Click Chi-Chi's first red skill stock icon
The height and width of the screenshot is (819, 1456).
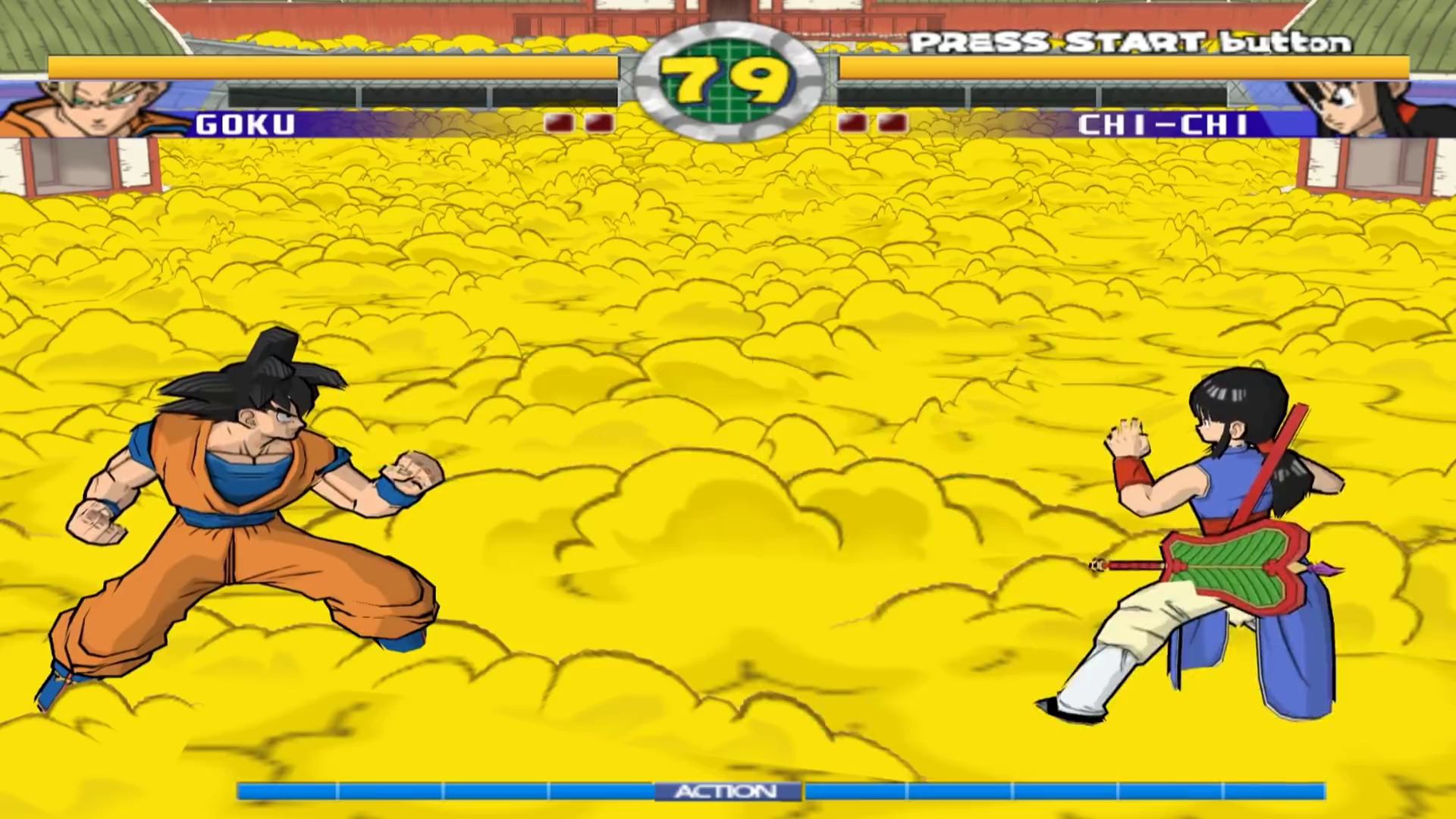(x=853, y=121)
